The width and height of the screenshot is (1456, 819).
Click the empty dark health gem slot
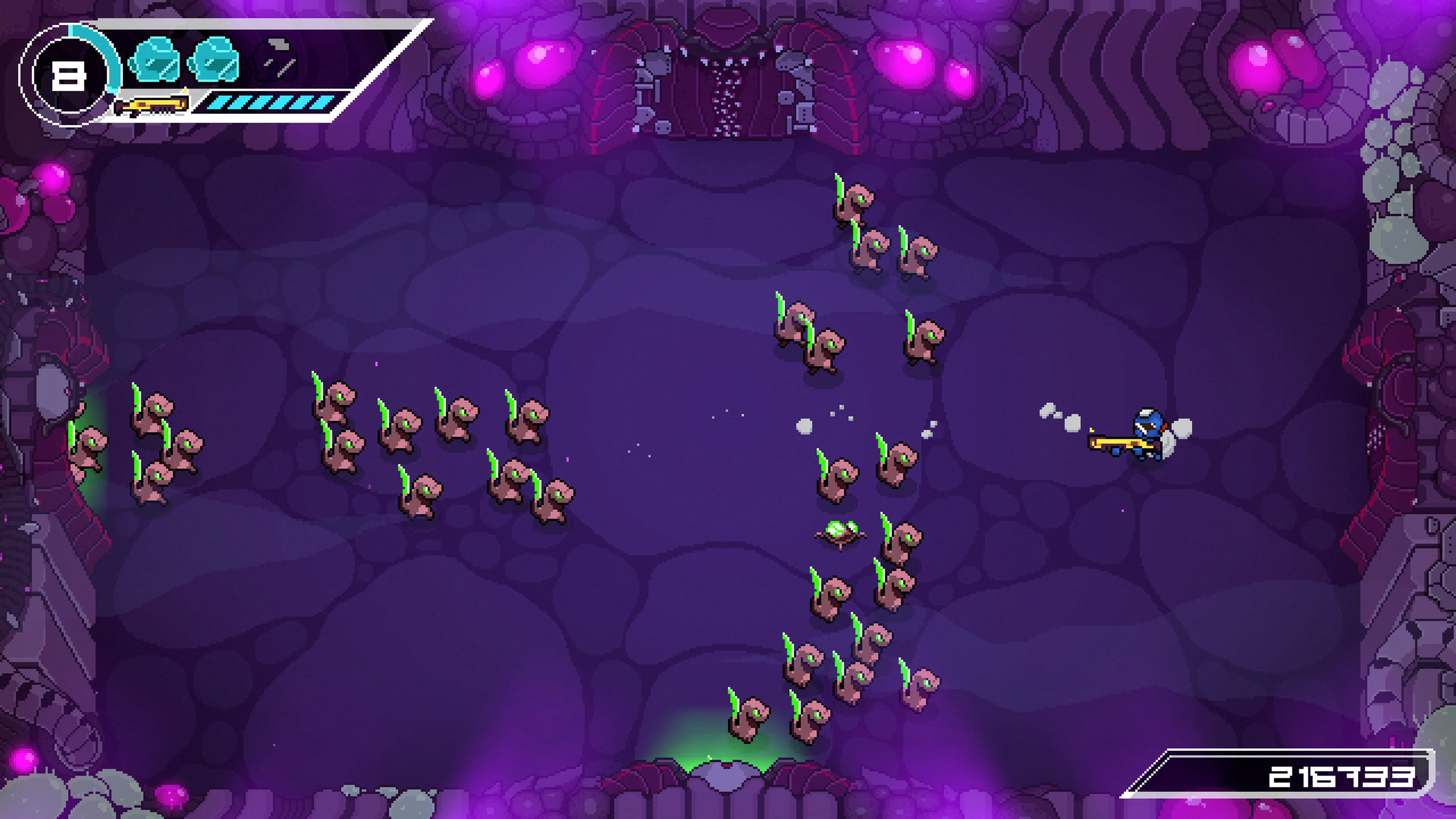(276, 60)
